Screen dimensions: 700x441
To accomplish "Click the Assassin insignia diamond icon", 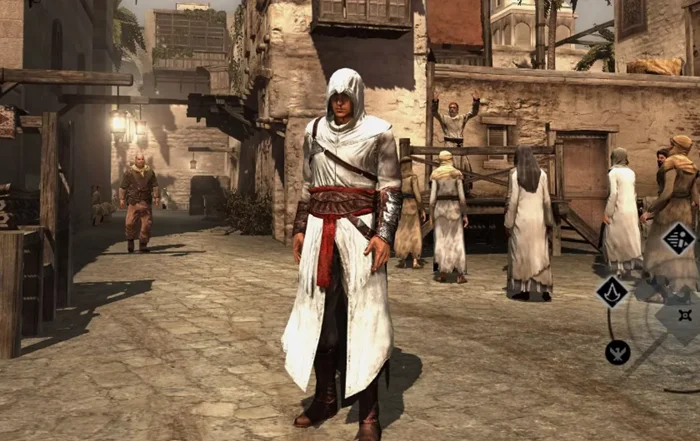I will [611, 292].
